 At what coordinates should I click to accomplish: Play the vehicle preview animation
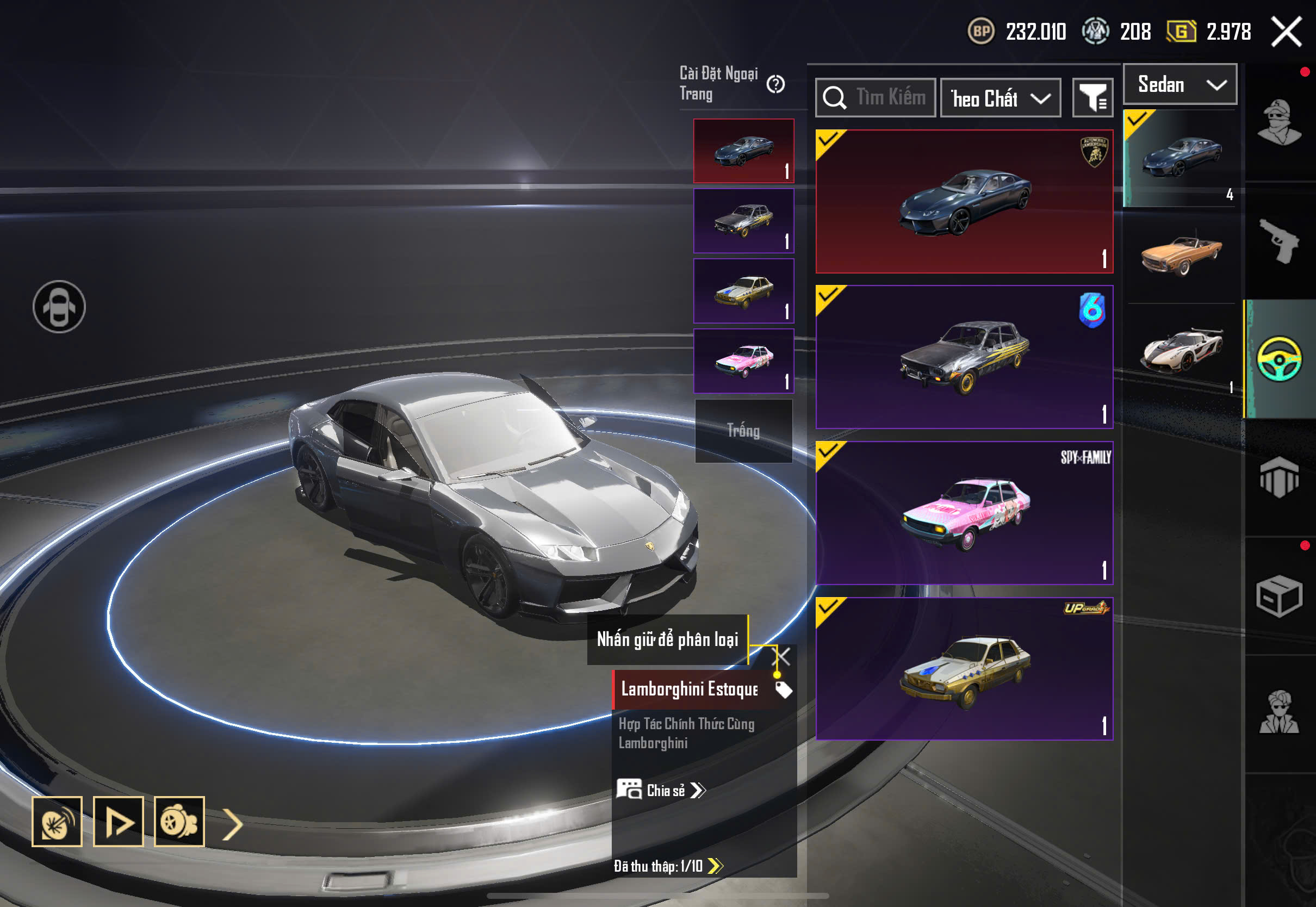click(118, 822)
